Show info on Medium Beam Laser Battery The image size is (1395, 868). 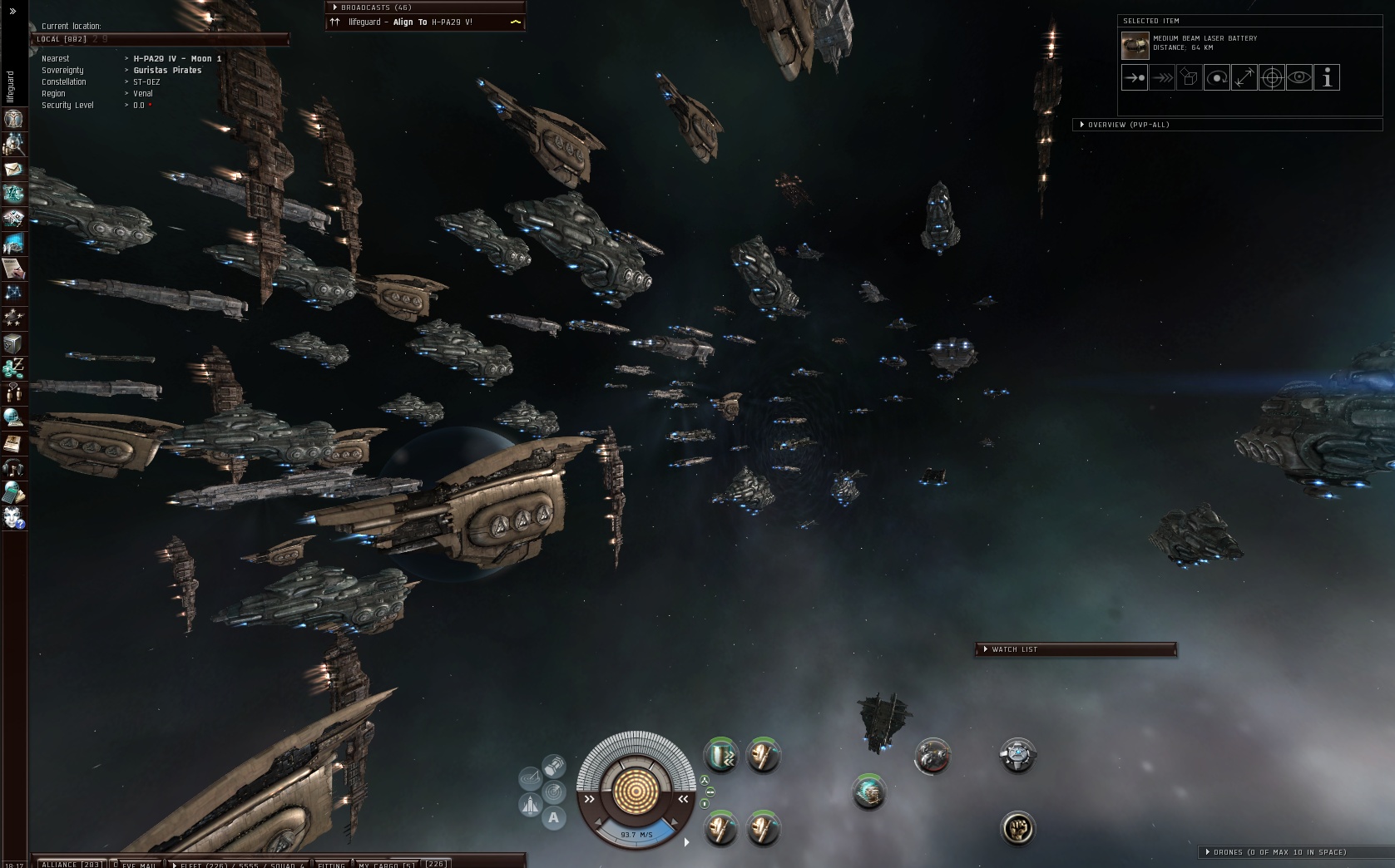click(1327, 78)
